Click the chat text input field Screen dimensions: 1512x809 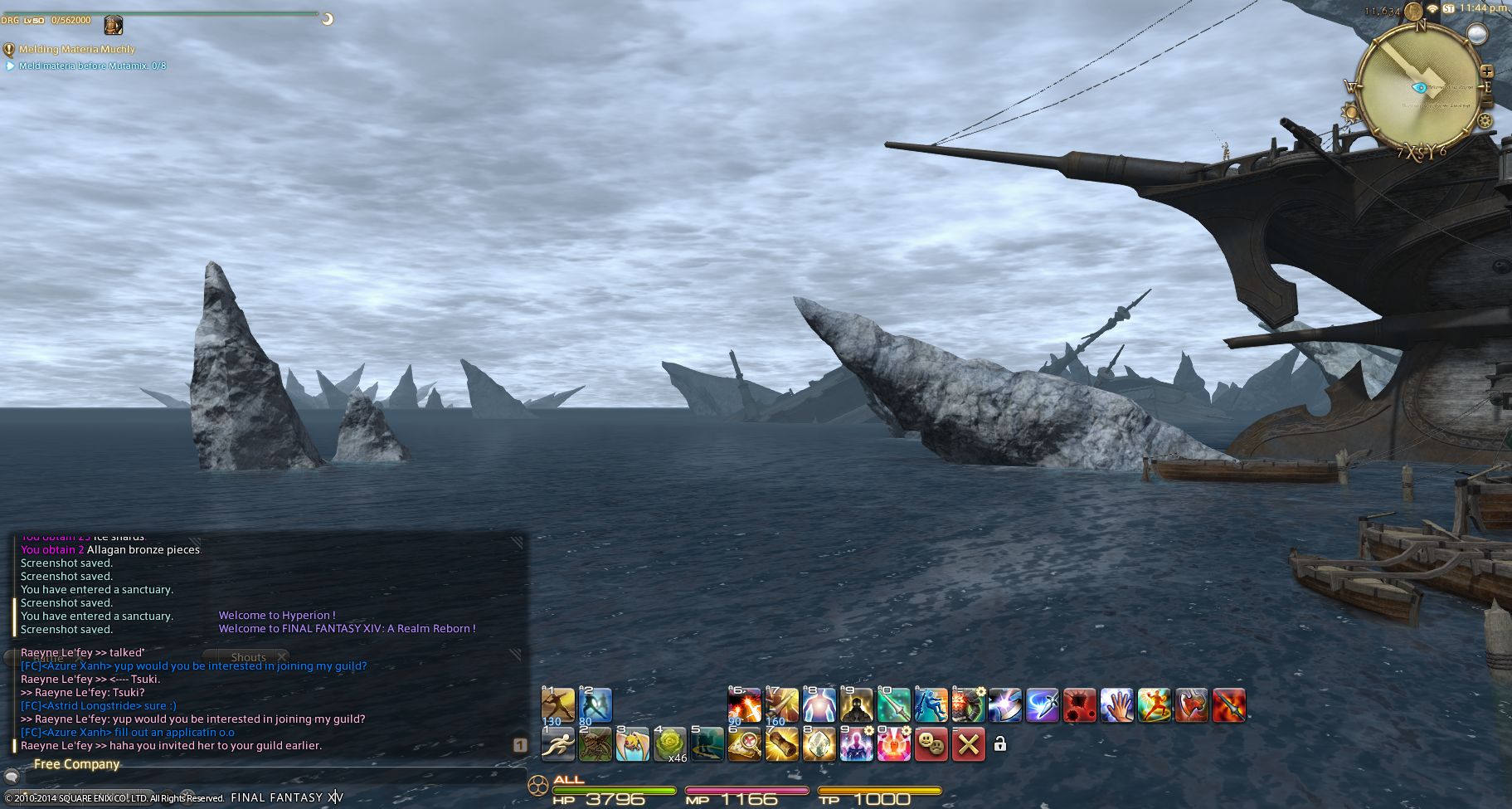[265, 778]
